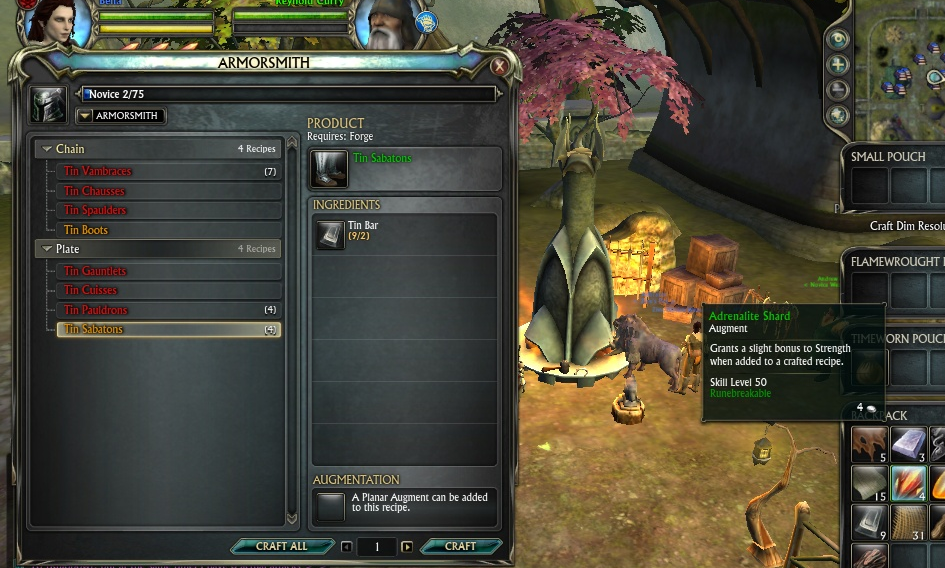This screenshot has height=568, width=945.
Task: Select the Adrenalite Shard in the backpack
Action: 908,484
